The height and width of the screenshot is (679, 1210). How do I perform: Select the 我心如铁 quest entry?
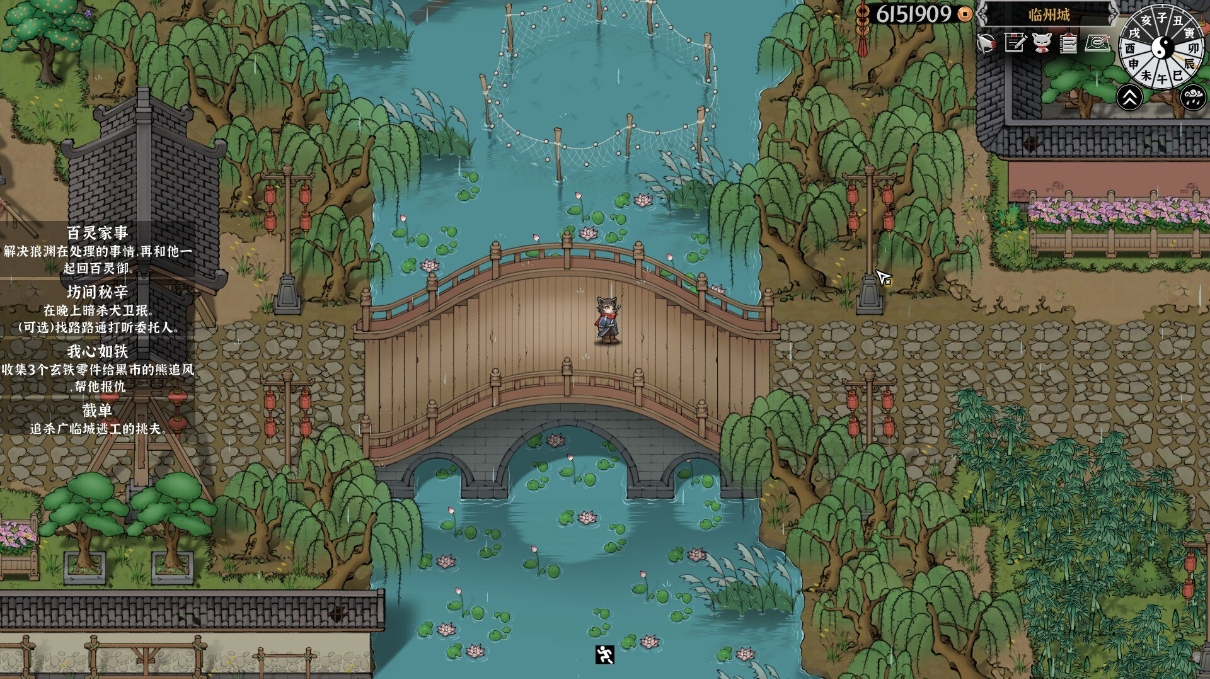[97, 351]
